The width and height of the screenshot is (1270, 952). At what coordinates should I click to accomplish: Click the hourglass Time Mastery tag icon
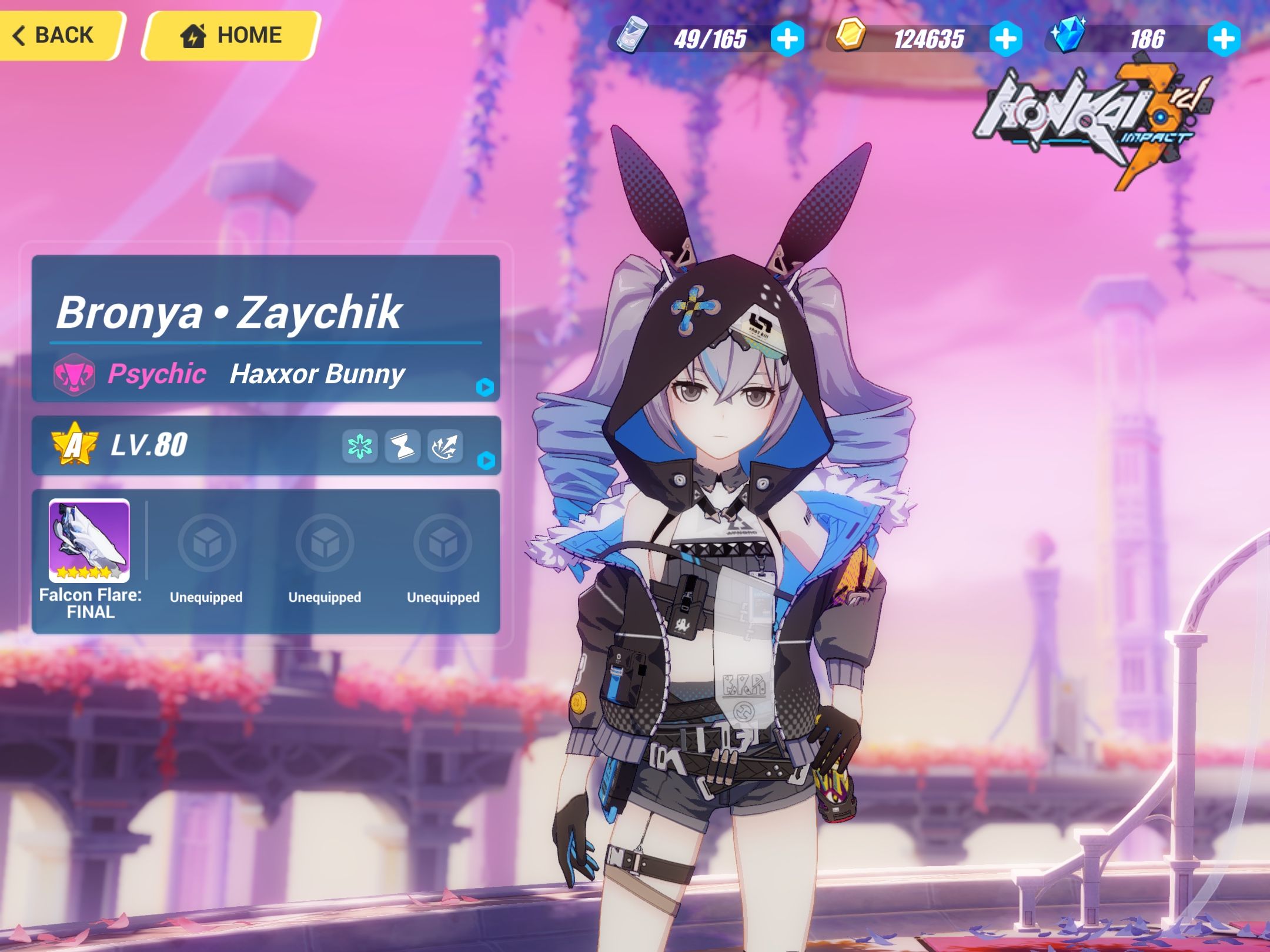401,445
